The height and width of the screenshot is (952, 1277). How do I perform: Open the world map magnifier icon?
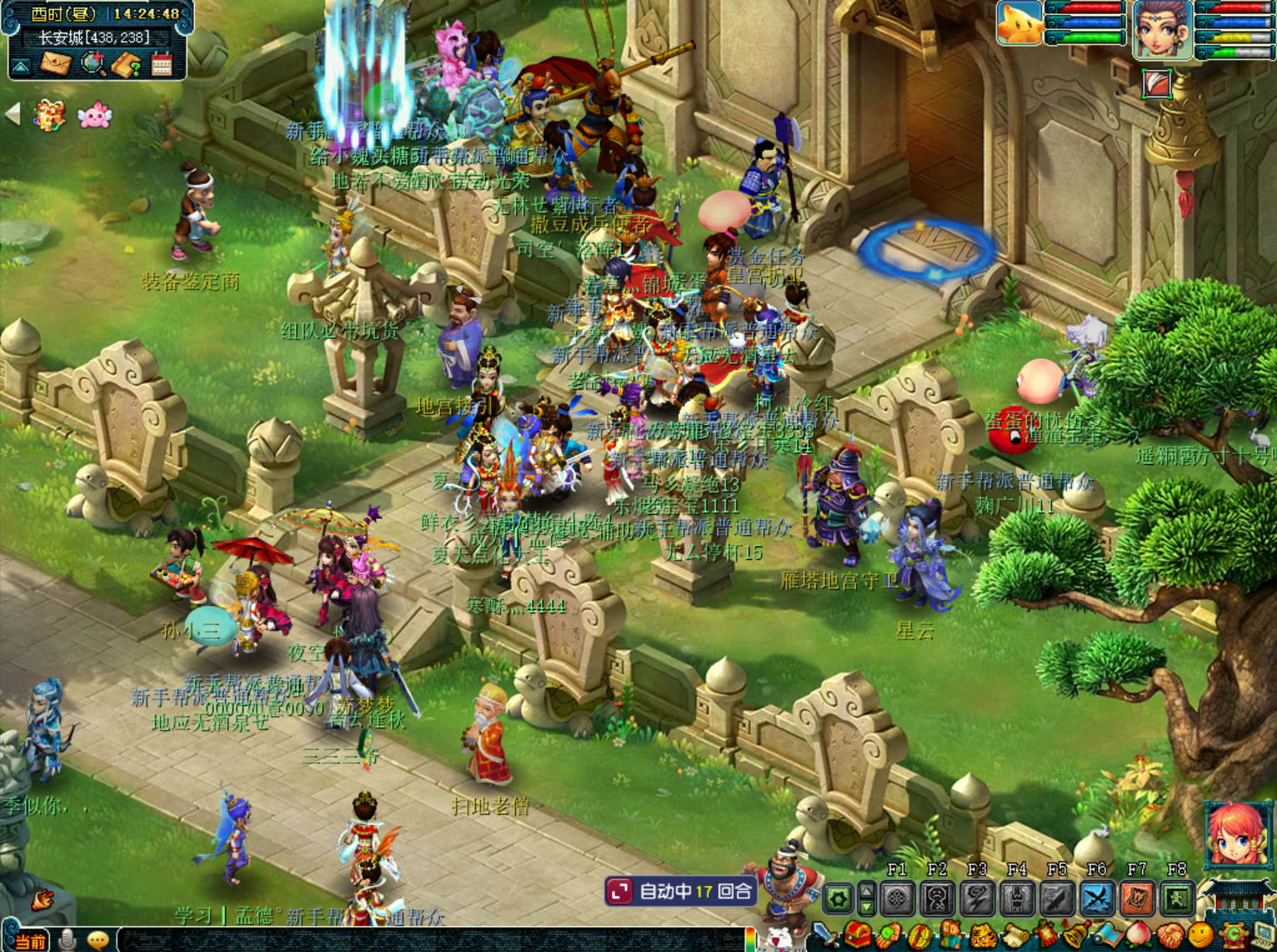(x=92, y=63)
